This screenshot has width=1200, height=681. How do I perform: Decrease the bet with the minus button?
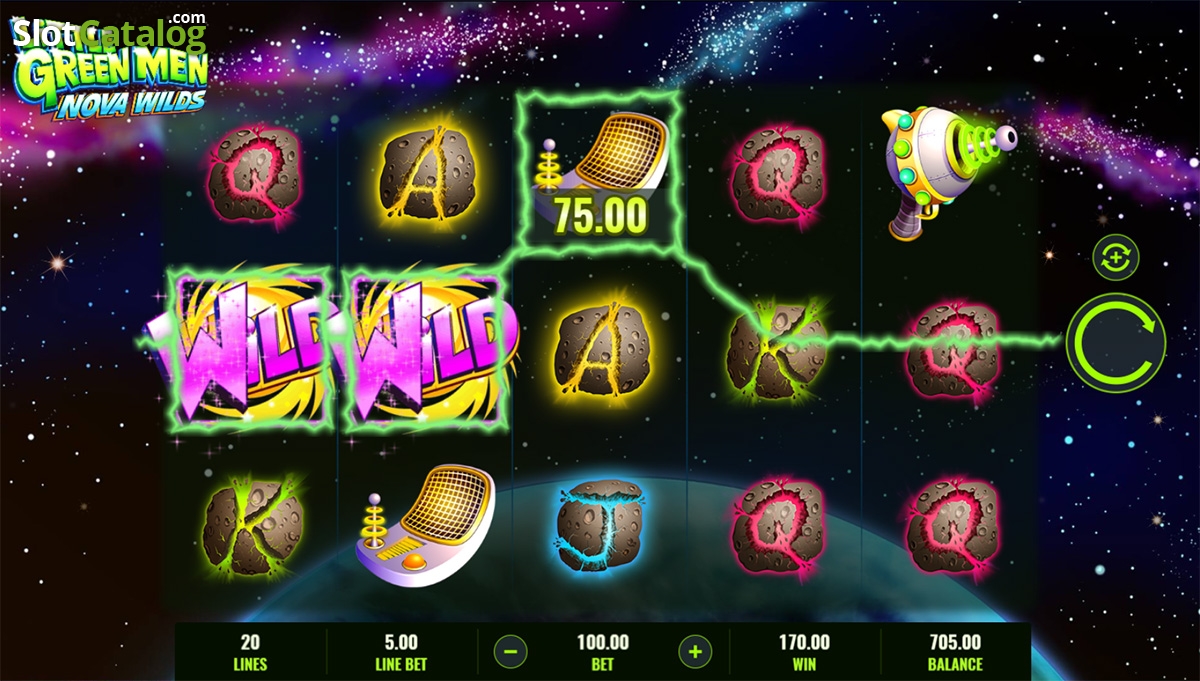(x=510, y=652)
